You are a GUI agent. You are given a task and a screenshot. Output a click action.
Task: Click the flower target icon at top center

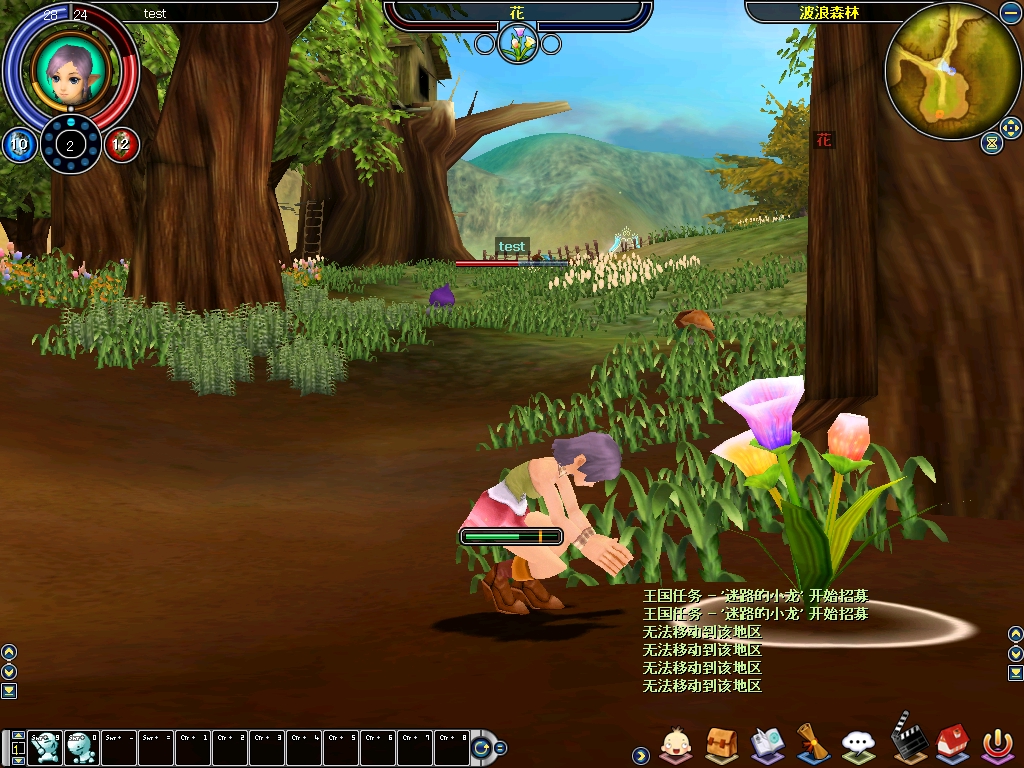click(518, 42)
